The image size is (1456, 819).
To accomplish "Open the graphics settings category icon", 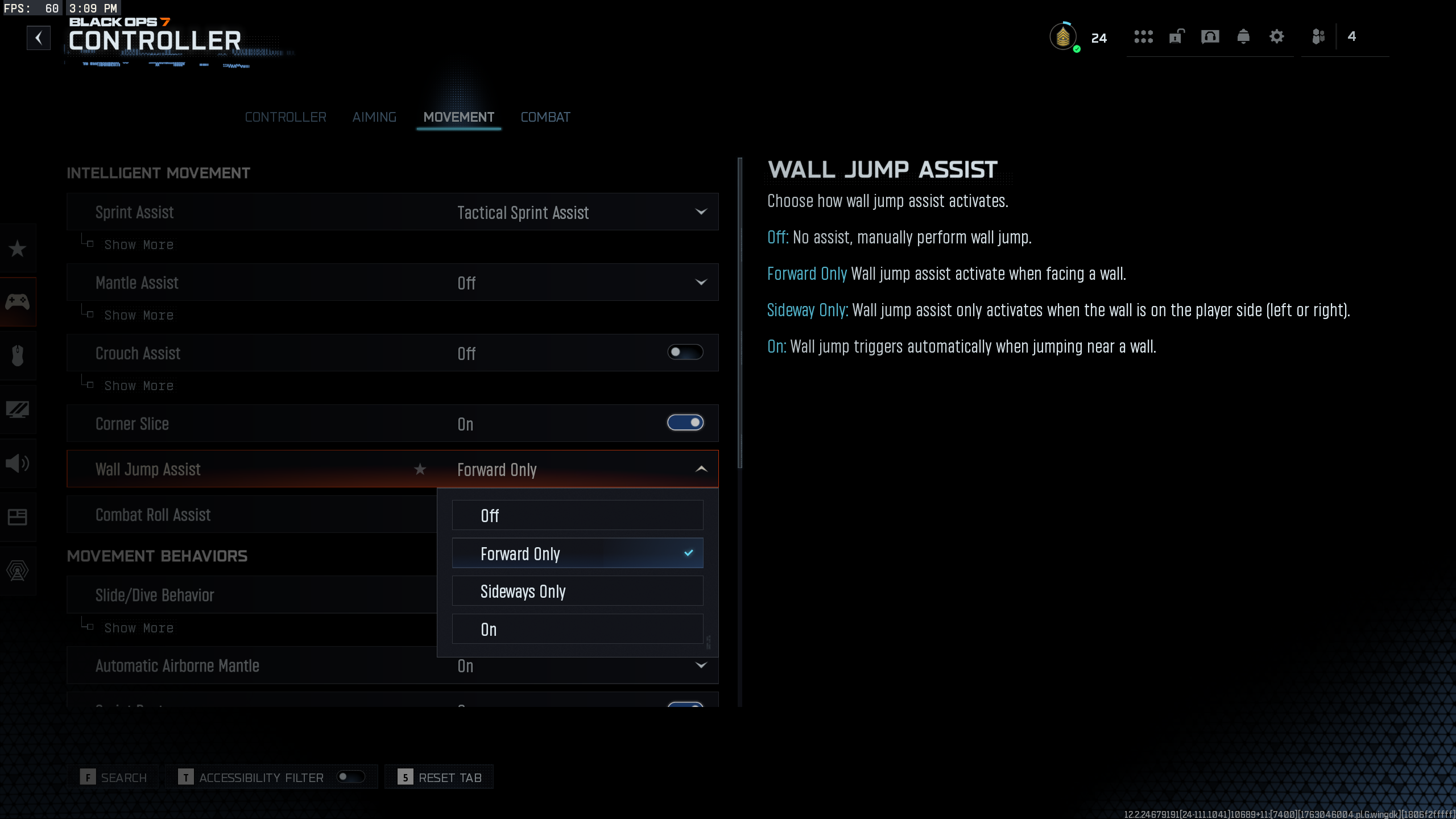I will [x=18, y=409].
